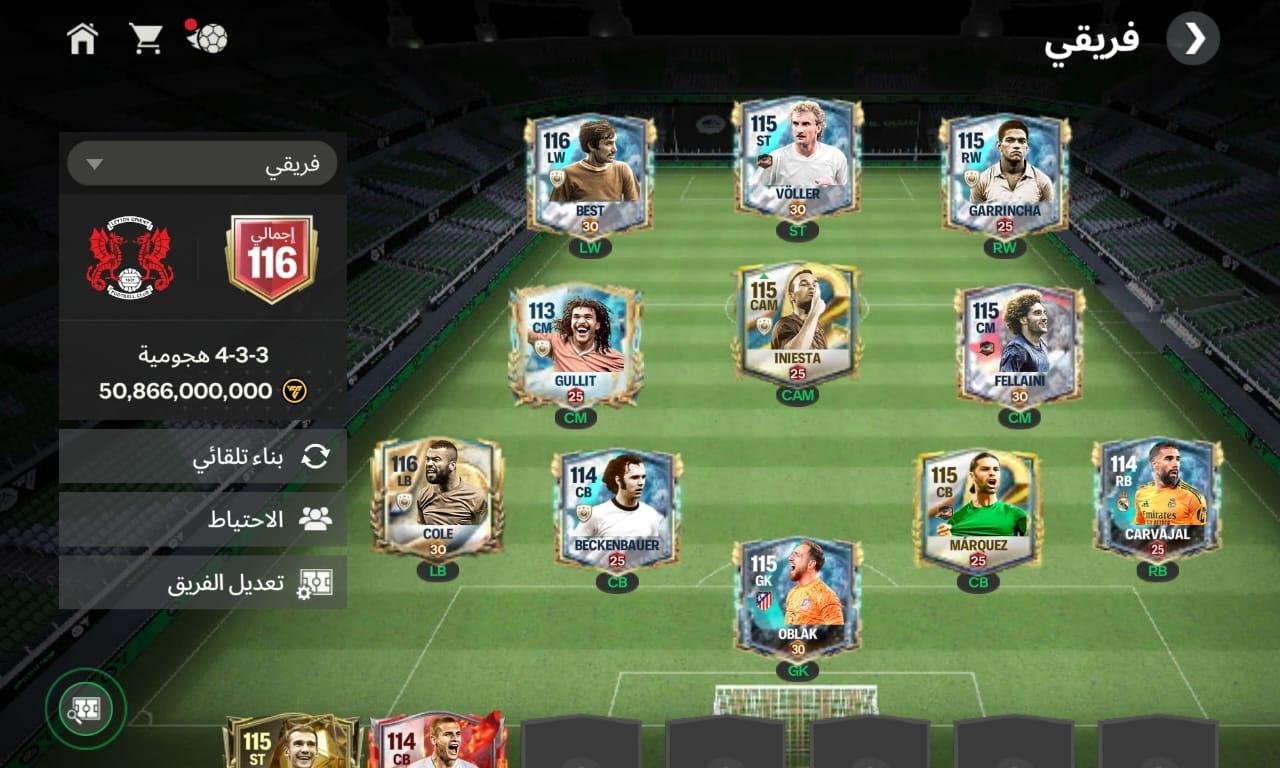The width and height of the screenshot is (1280, 768).
Task: Select the Carvajal RB card
Action: click(x=1157, y=497)
